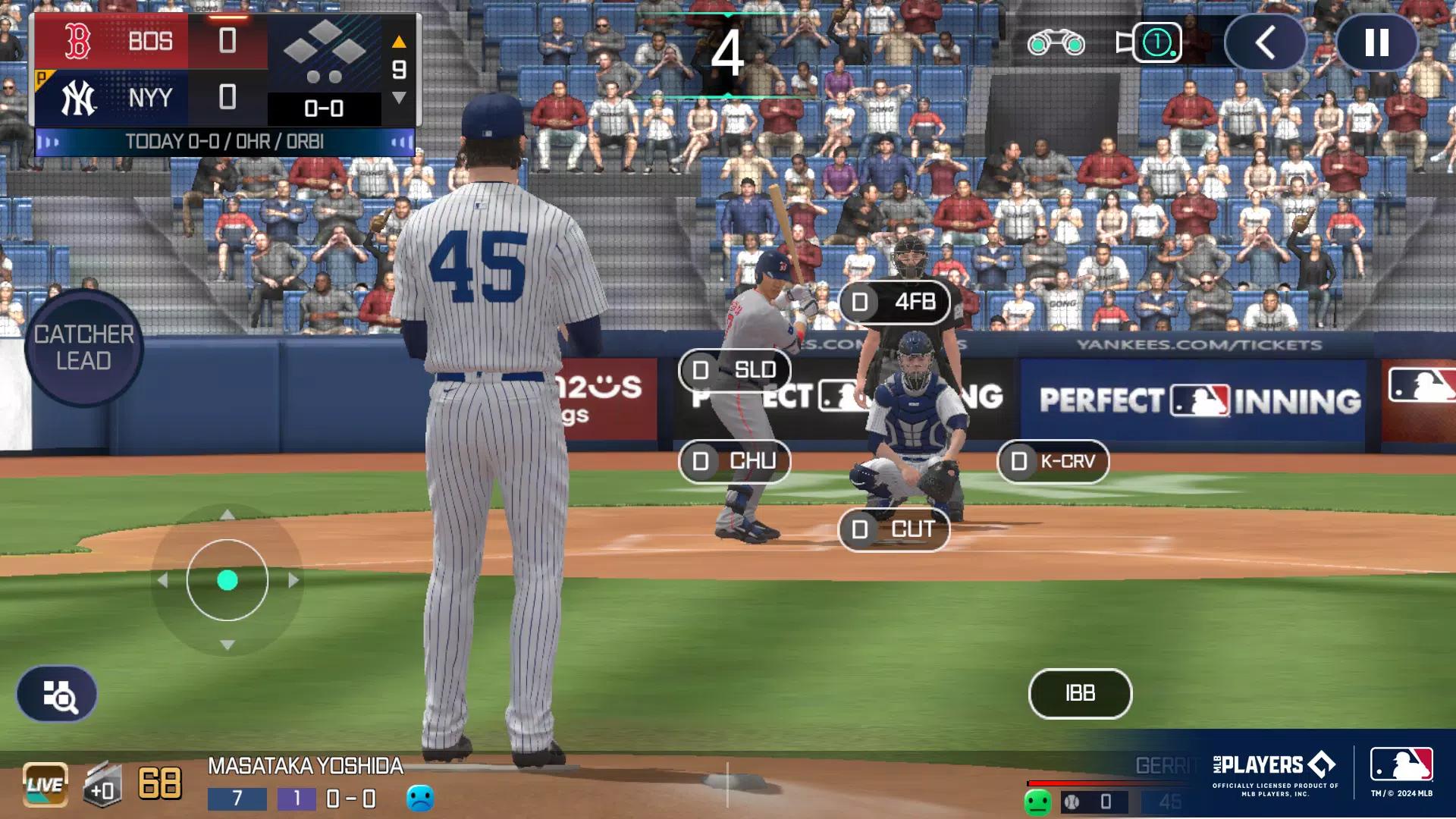The height and width of the screenshot is (819, 1456).
Task: Pause the game
Action: tap(1376, 43)
